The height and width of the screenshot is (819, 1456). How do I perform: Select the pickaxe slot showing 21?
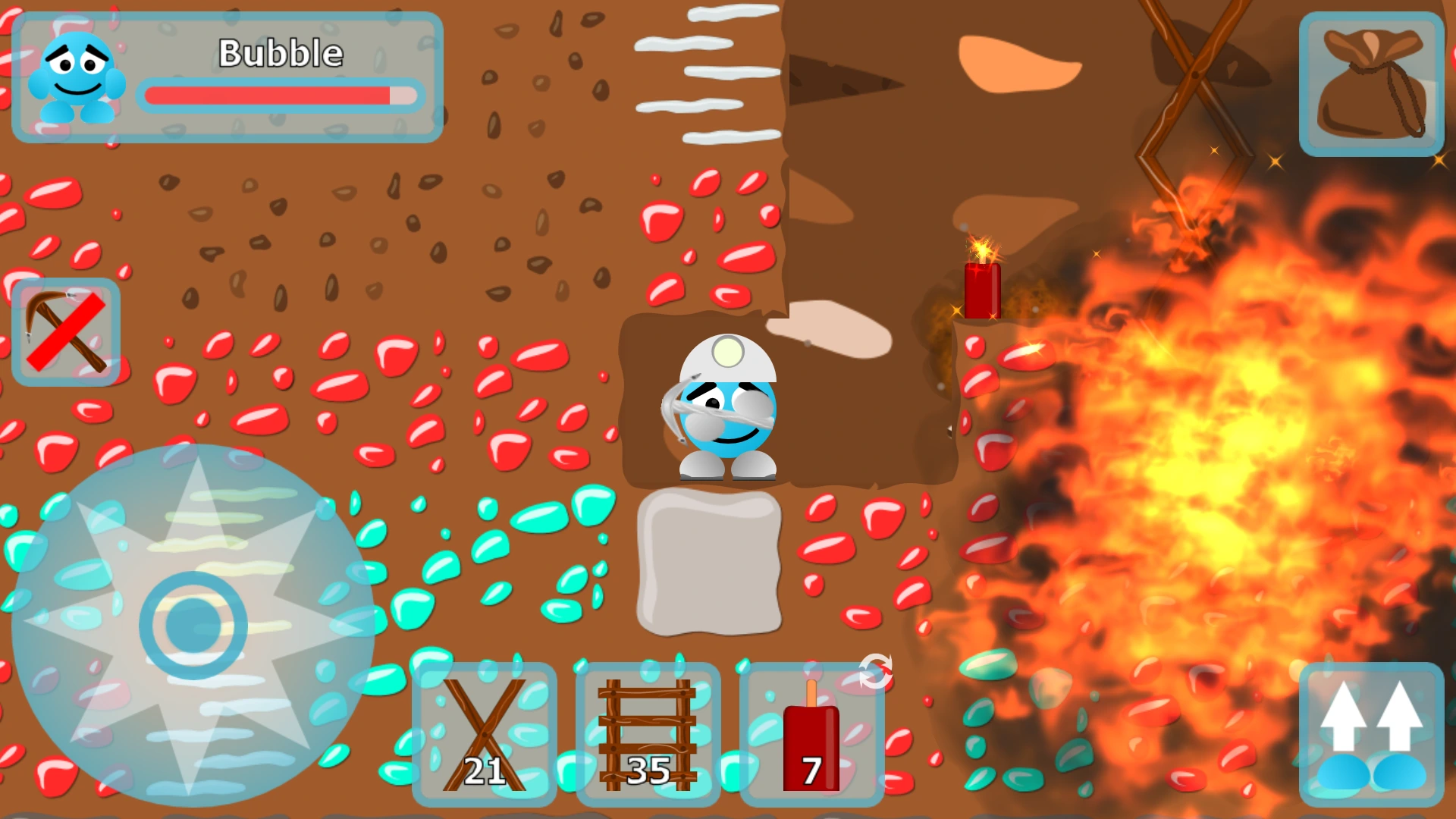485,732
